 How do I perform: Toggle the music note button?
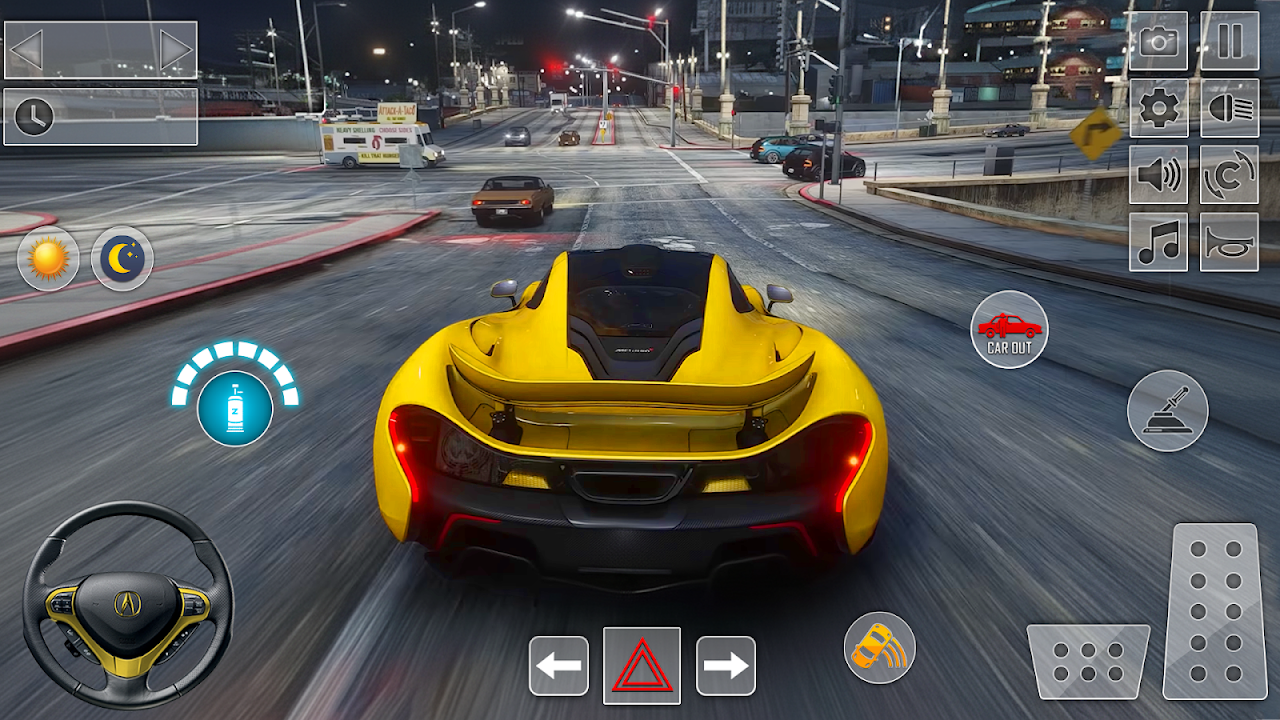[x=1159, y=242]
